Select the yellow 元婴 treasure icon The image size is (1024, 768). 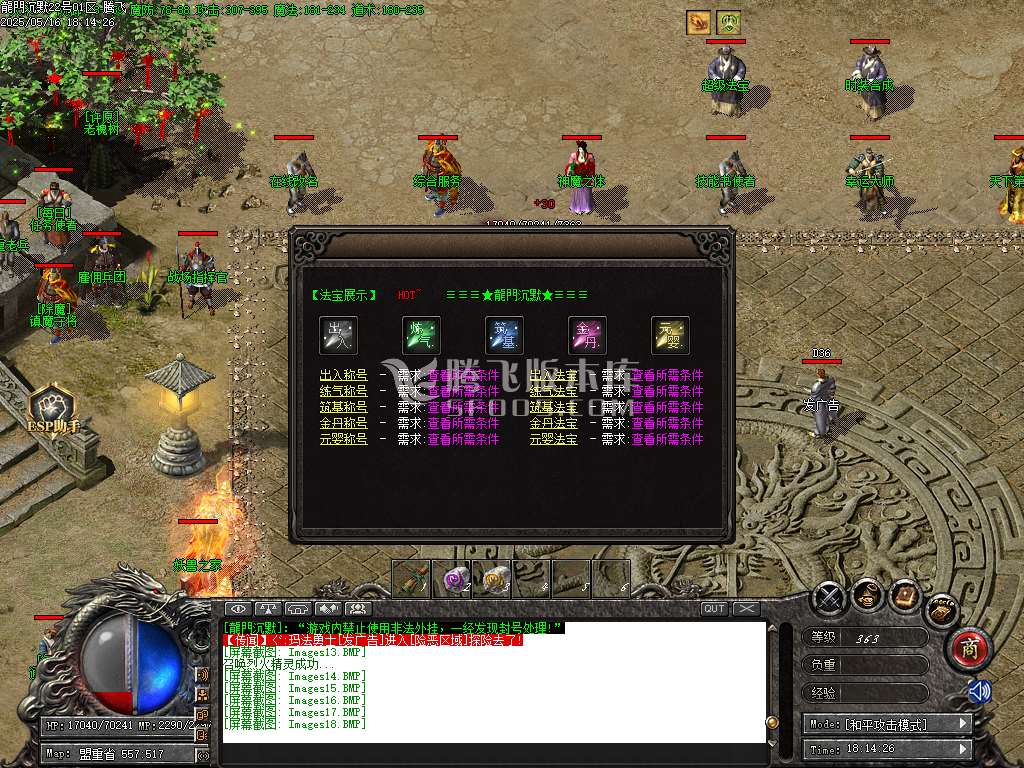click(x=670, y=336)
